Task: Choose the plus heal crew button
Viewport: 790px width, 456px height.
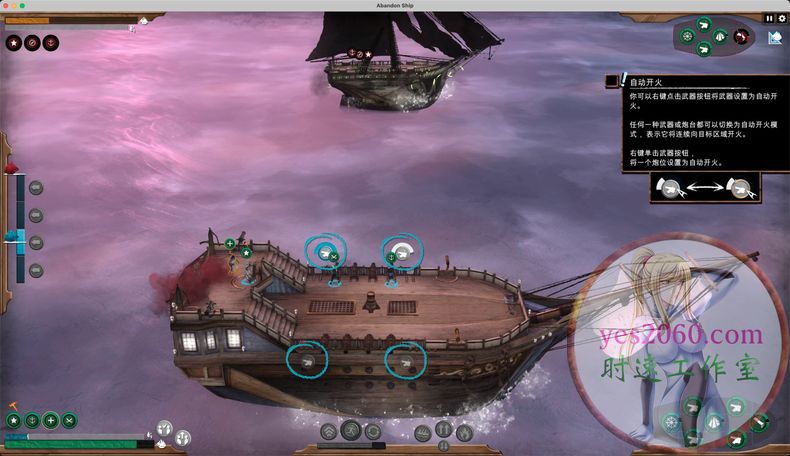Action: click(50, 421)
